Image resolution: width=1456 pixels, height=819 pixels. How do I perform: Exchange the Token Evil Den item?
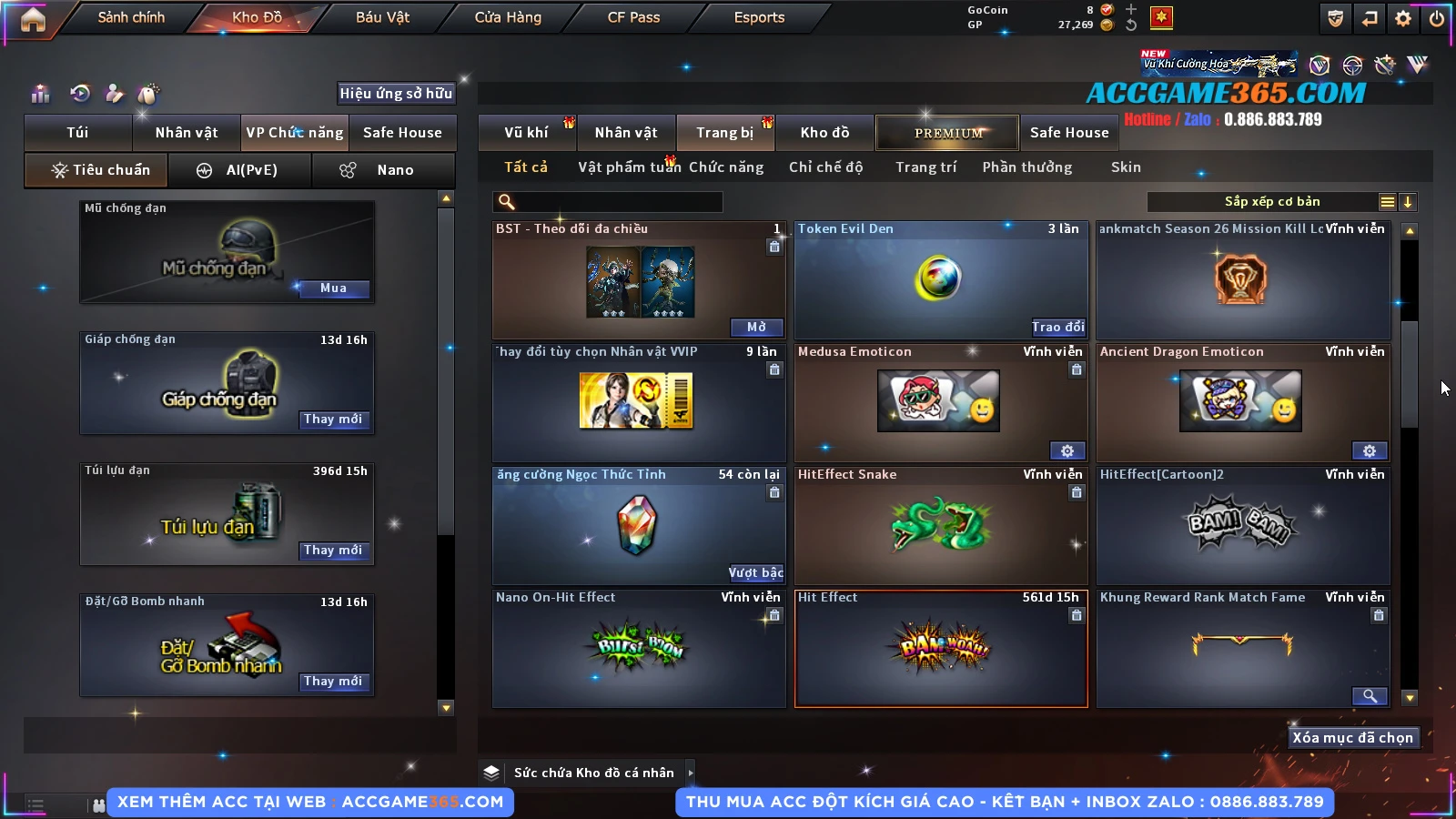coord(1058,328)
